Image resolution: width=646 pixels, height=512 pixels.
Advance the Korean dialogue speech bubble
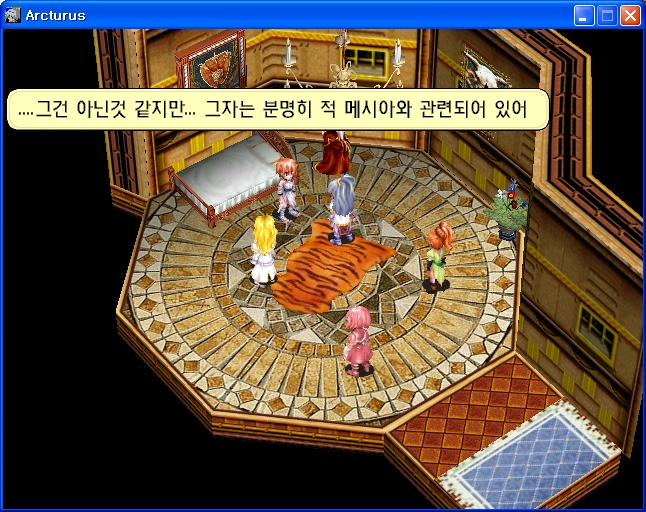point(278,109)
